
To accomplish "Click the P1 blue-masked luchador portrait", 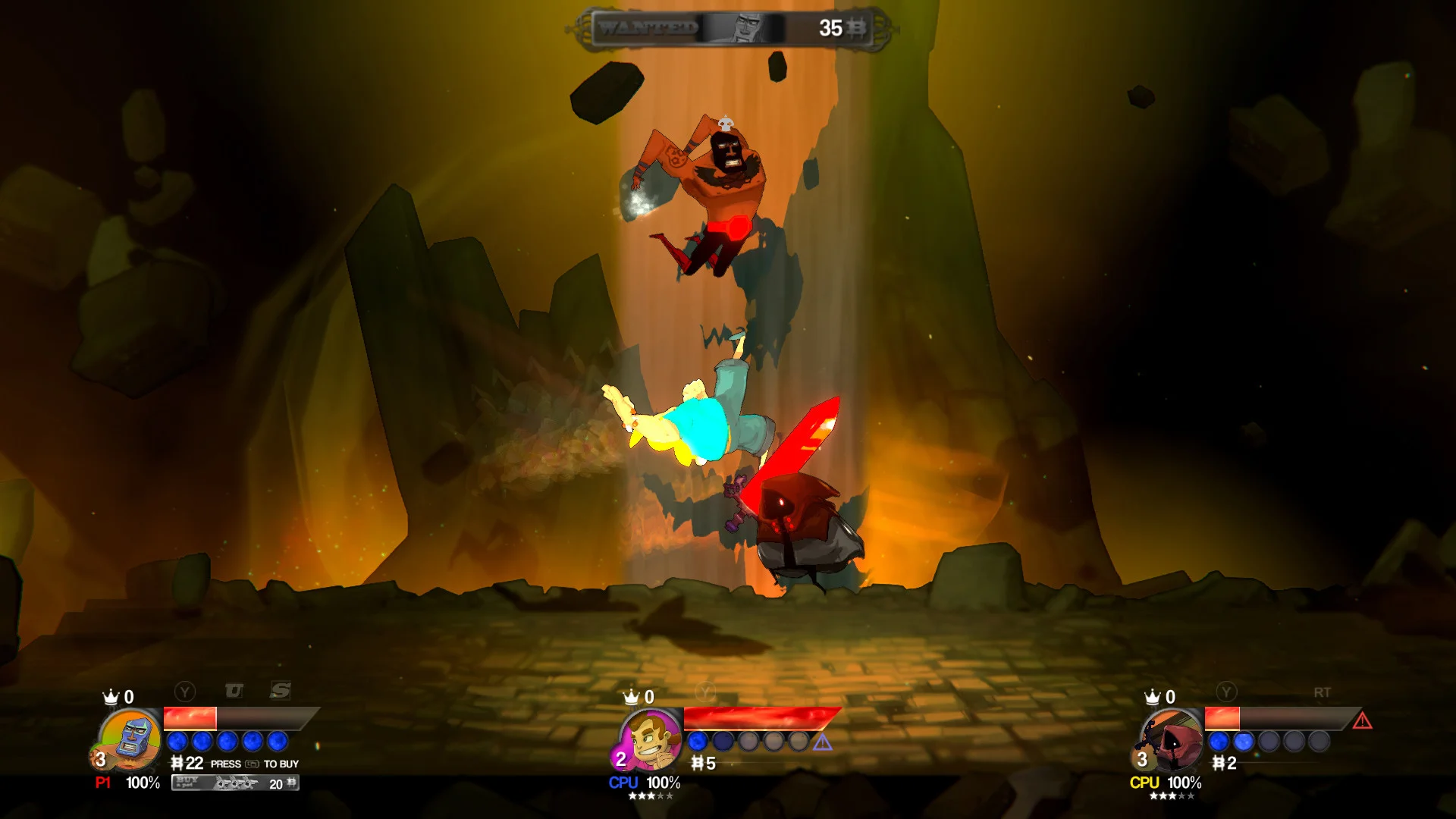I will 130,740.
